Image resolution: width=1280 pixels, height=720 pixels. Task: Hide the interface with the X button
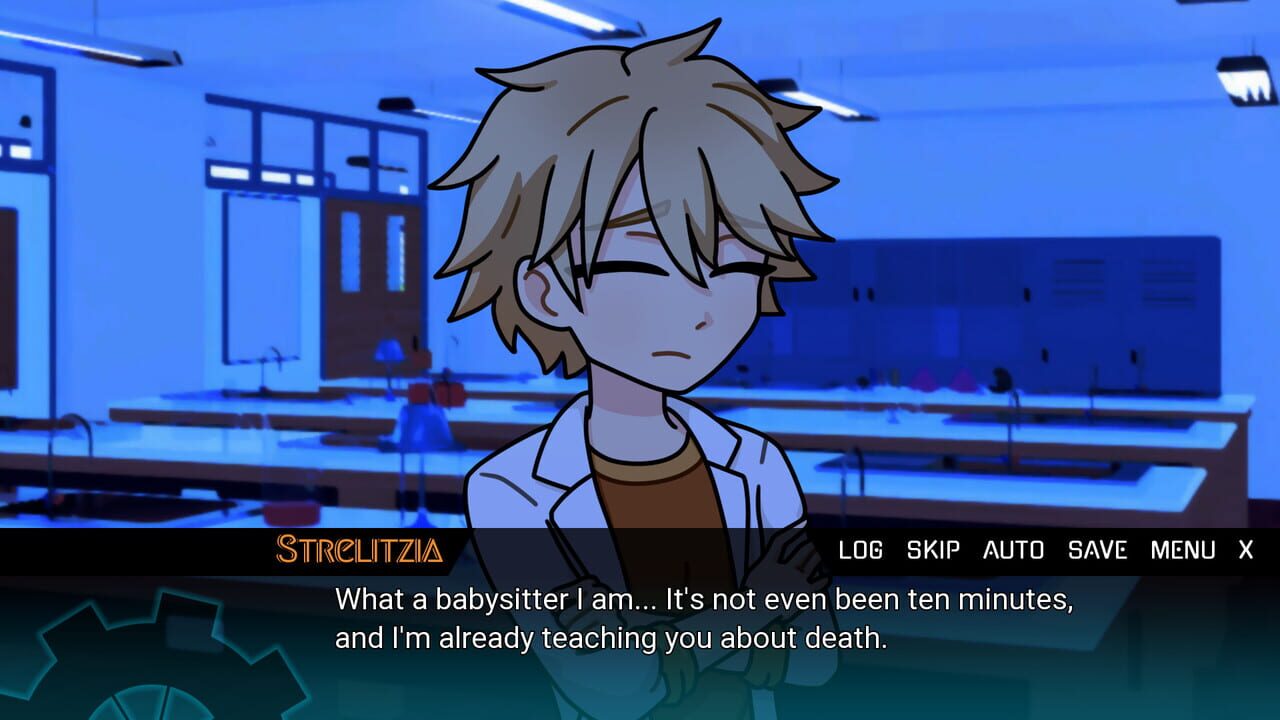pos(1244,550)
